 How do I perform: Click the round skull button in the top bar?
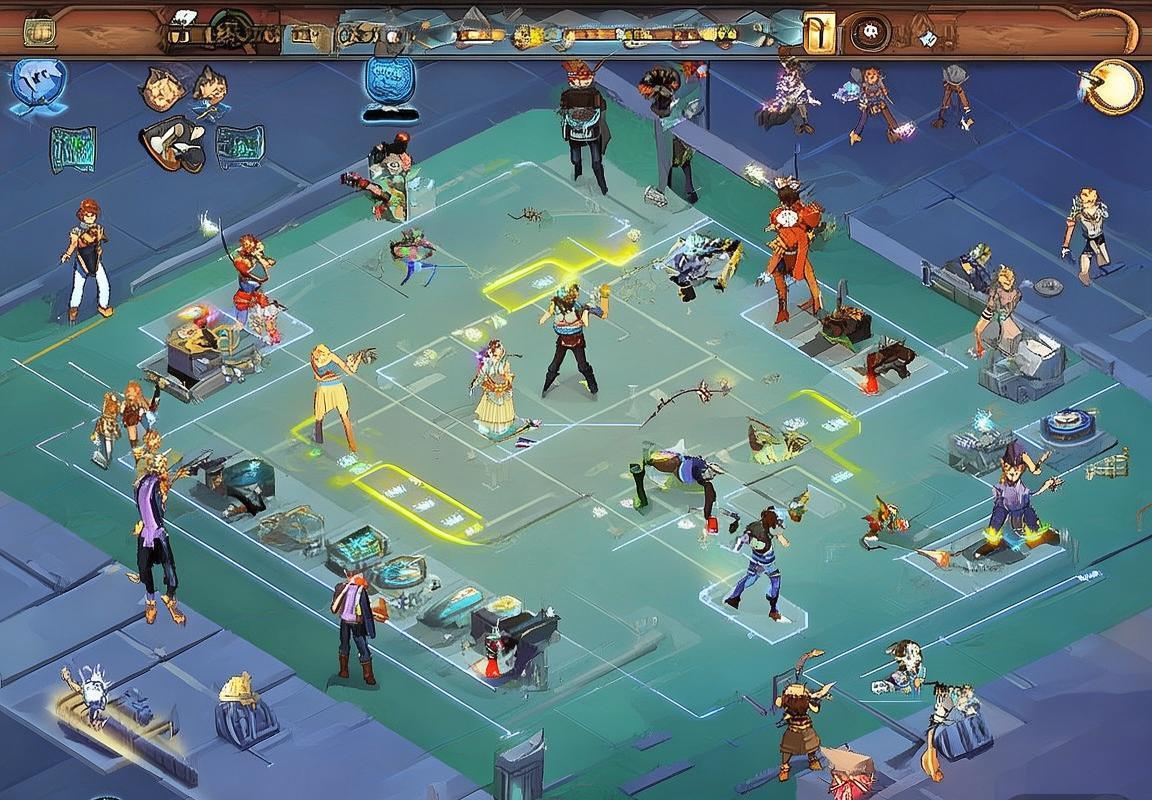click(871, 35)
